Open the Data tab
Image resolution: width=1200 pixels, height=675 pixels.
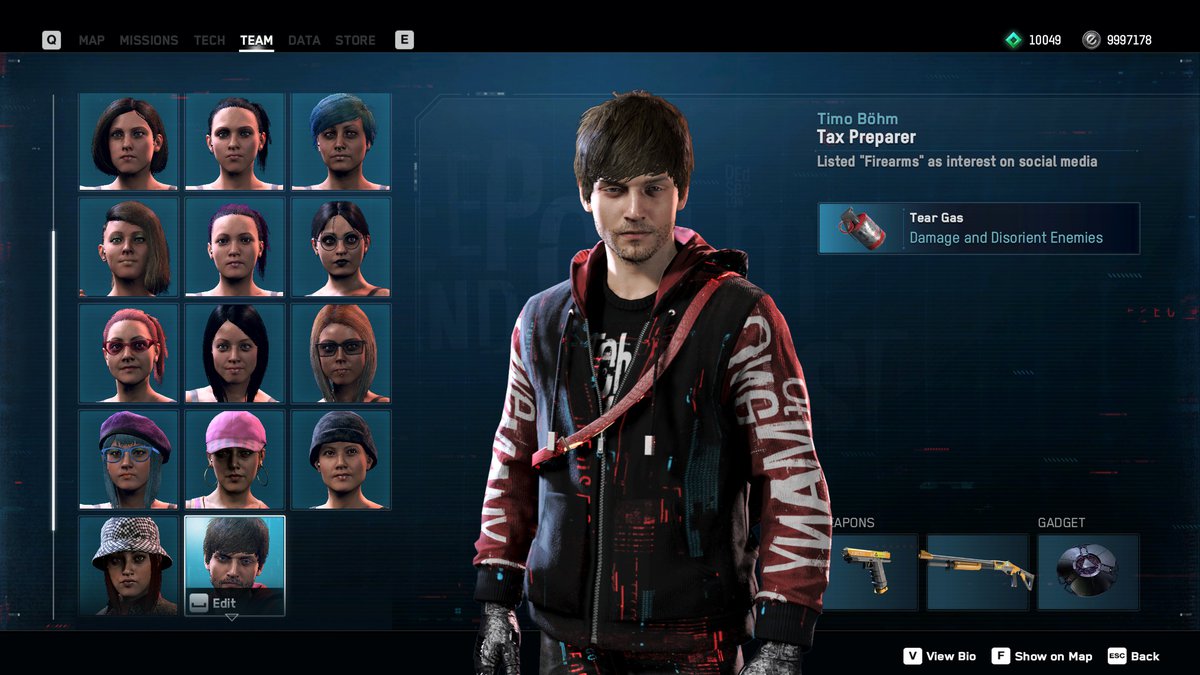coord(304,40)
